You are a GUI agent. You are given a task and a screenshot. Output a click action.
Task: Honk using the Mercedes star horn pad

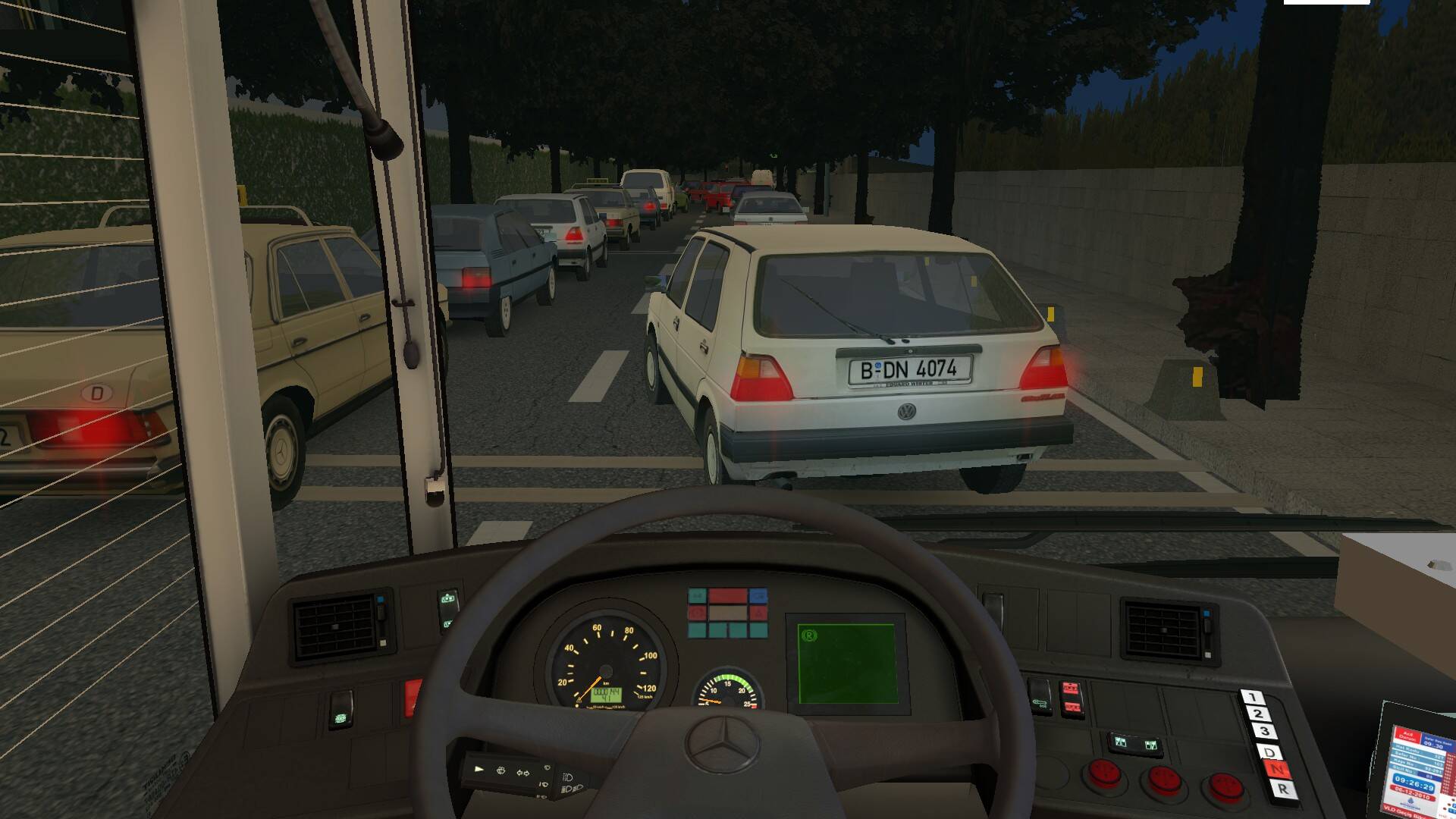(x=722, y=744)
